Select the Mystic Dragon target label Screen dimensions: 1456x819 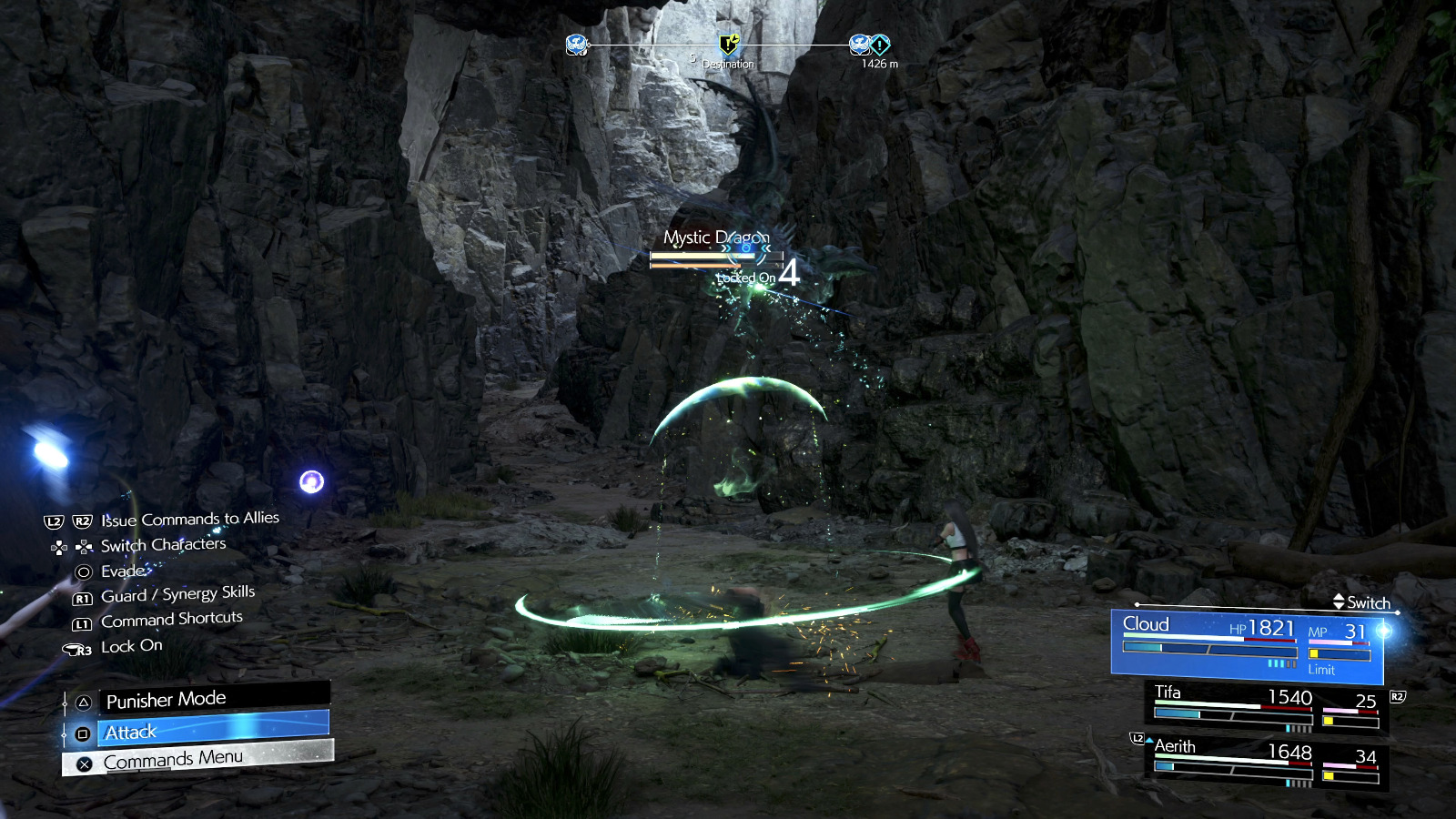pyautogui.click(x=716, y=238)
